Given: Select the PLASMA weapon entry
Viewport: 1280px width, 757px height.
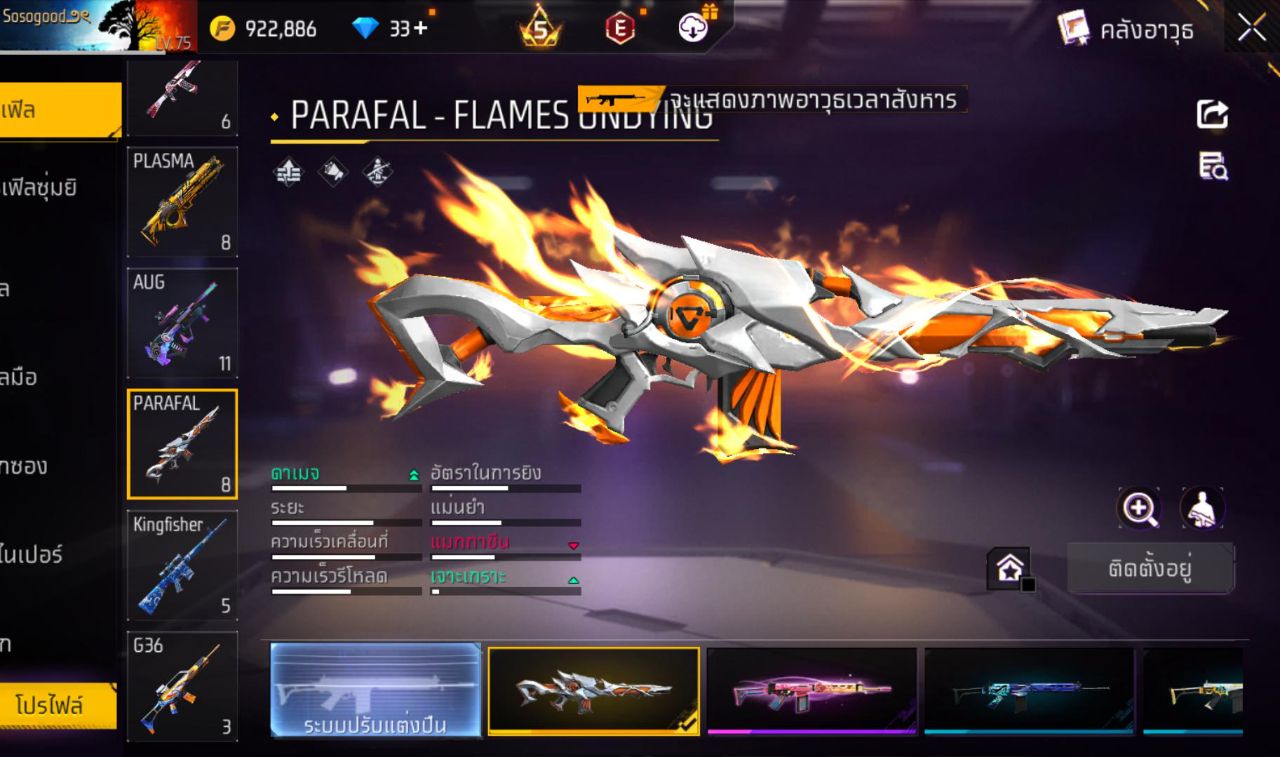Looking at the screenshot, I should click(x=182, y=201).
